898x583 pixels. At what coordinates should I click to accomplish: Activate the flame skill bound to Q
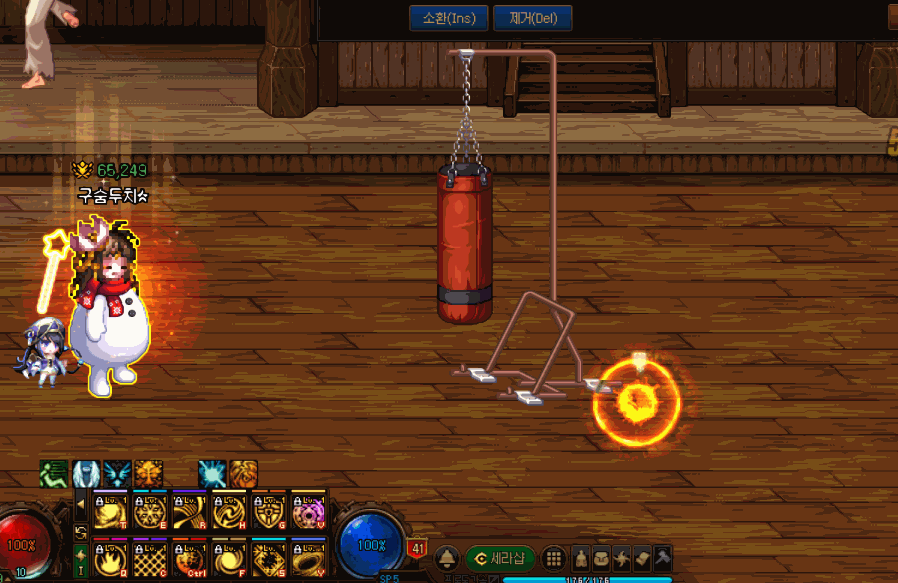click(x=108, y=558)
